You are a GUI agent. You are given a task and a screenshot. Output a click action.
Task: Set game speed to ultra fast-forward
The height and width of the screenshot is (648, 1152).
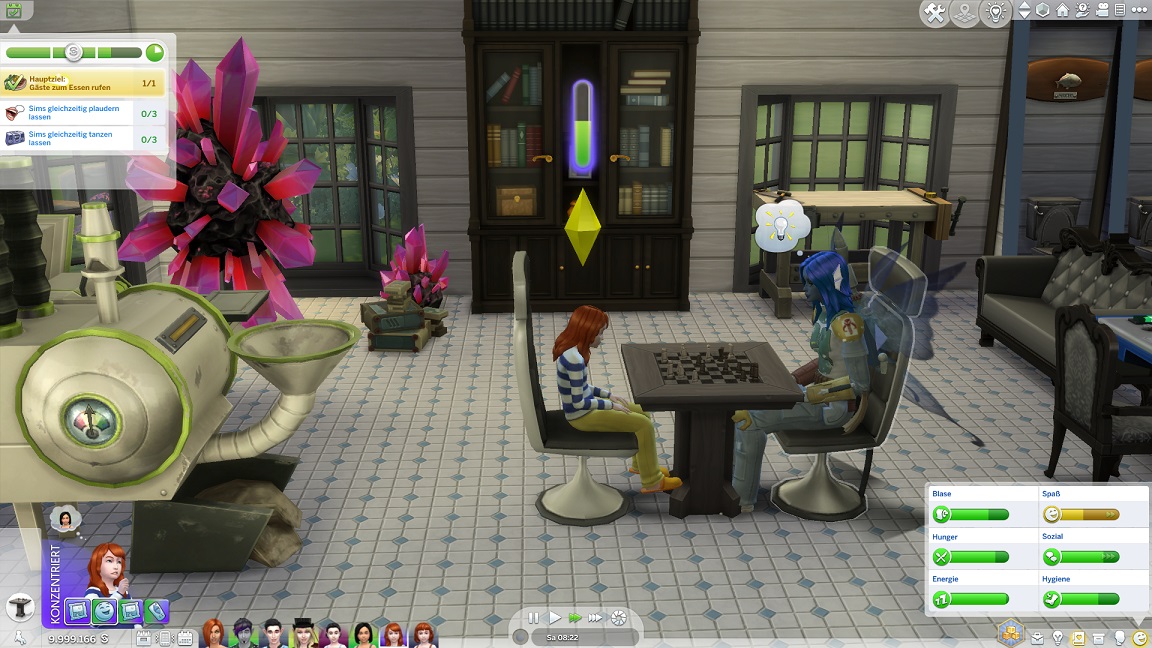597,619
